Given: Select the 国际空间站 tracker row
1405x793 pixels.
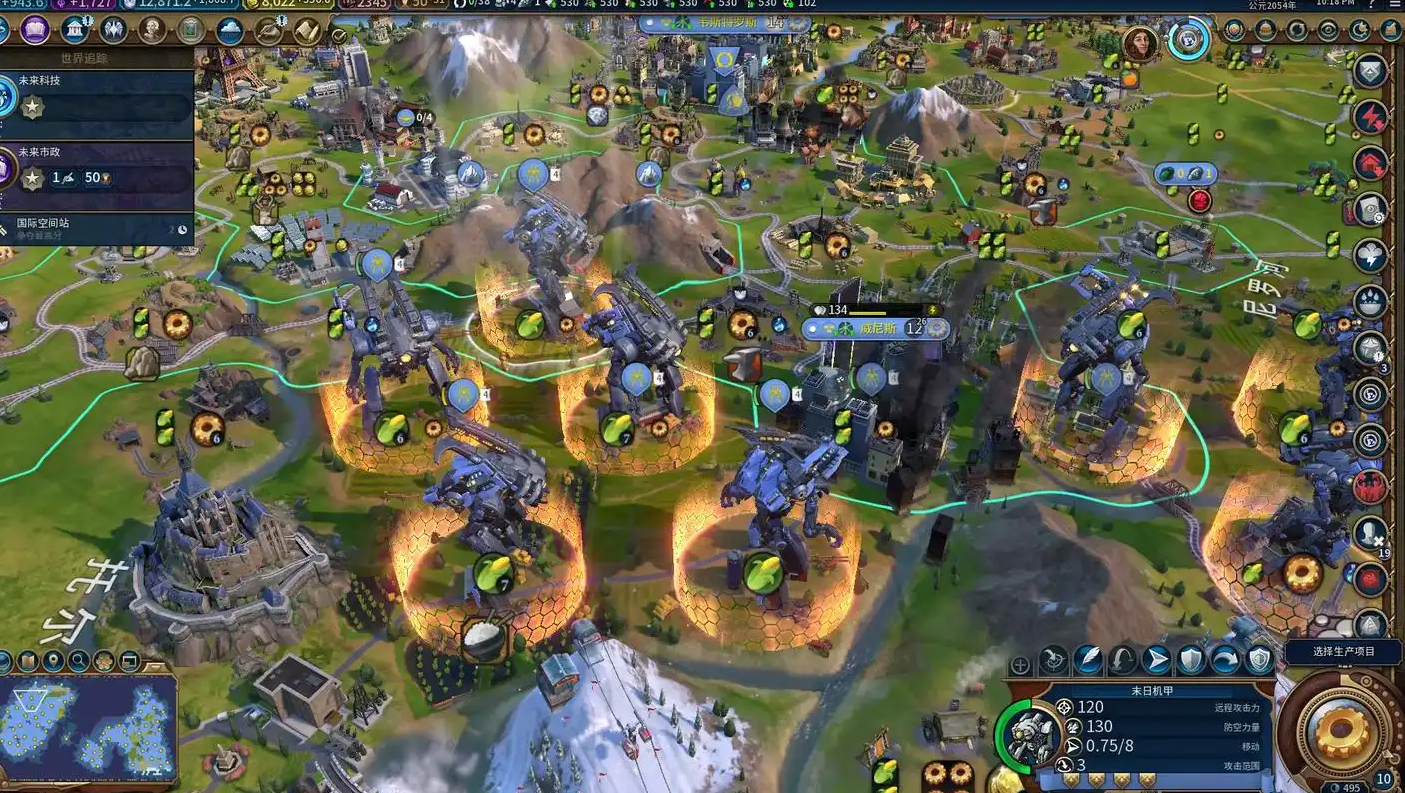Looking at the screenshot, I should pos(95,228).
